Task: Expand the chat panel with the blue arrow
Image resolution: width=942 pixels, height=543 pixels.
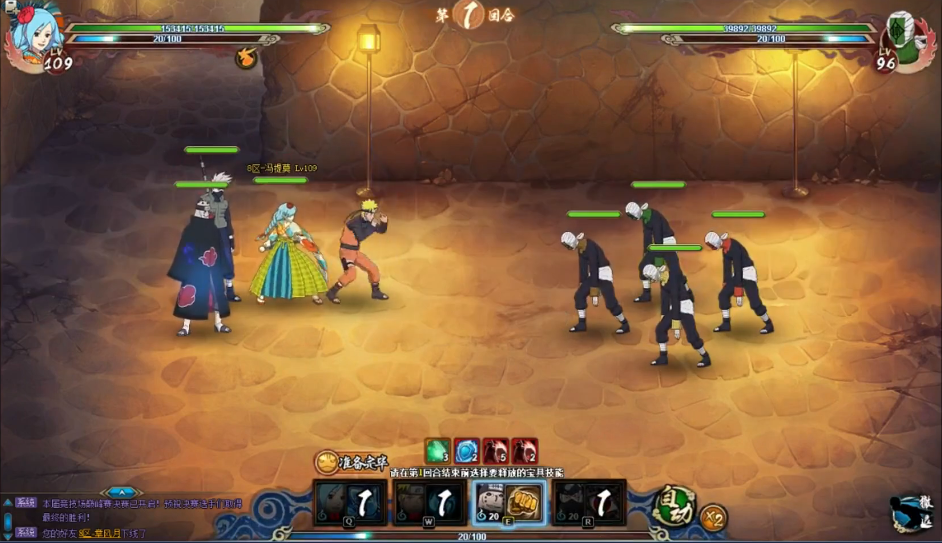Action: pyautogui.click(x=120, y=492)
